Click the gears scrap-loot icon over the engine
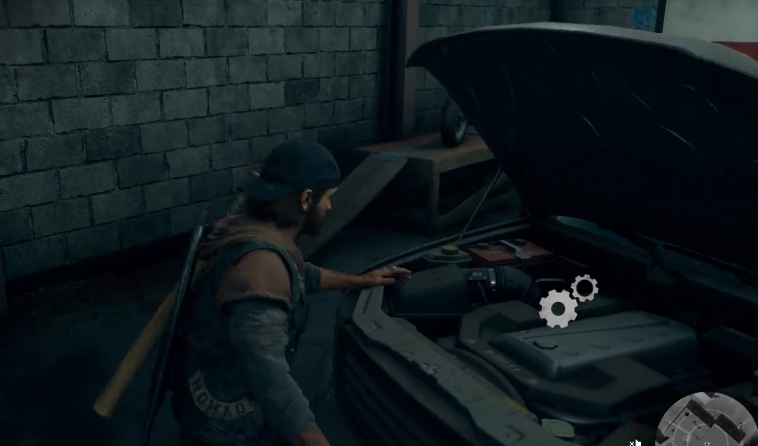758x446 pixels. click(566, 301)
